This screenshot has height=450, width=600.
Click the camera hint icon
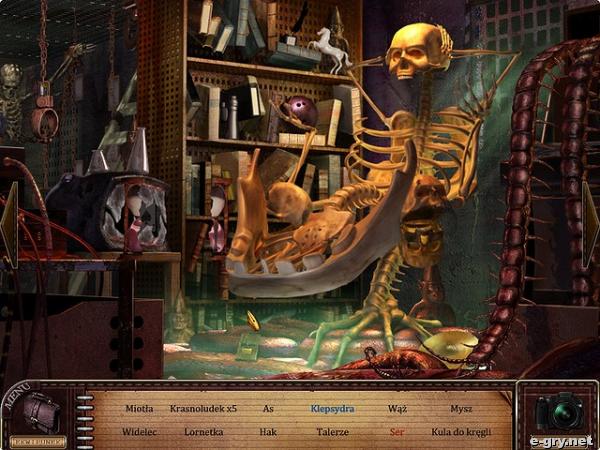[x=558, y=412]
